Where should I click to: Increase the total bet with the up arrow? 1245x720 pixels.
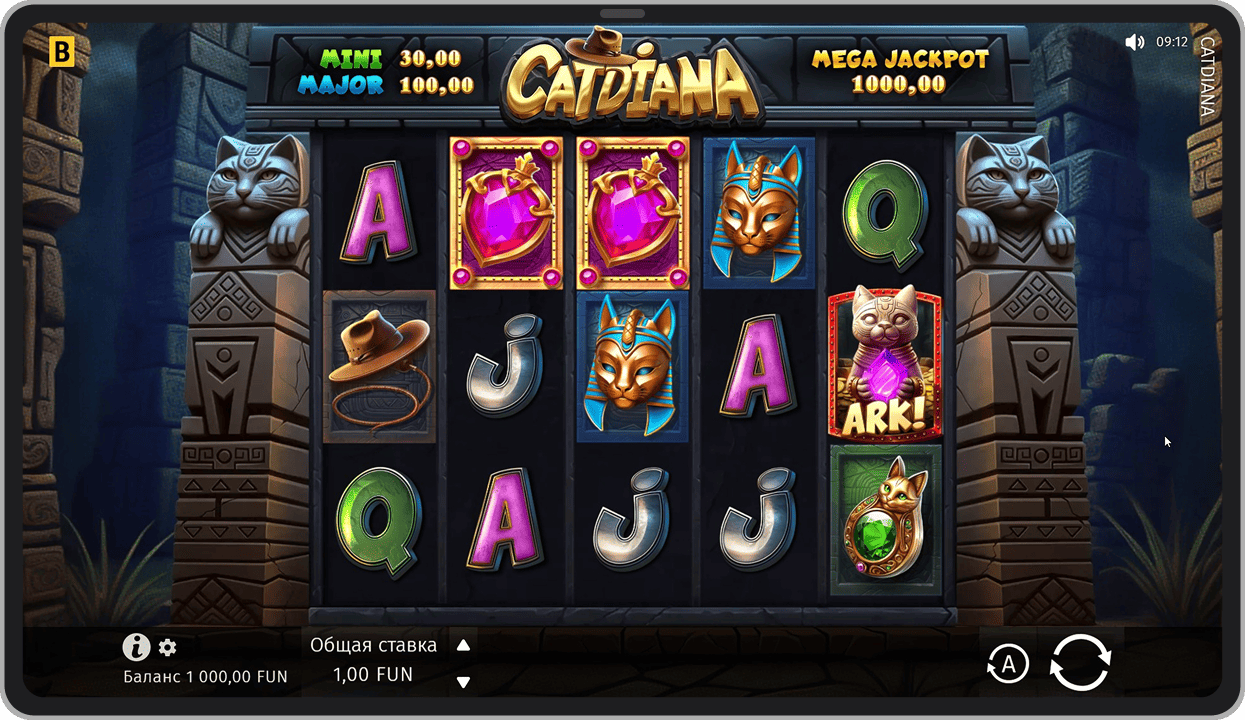coord(463,646)
